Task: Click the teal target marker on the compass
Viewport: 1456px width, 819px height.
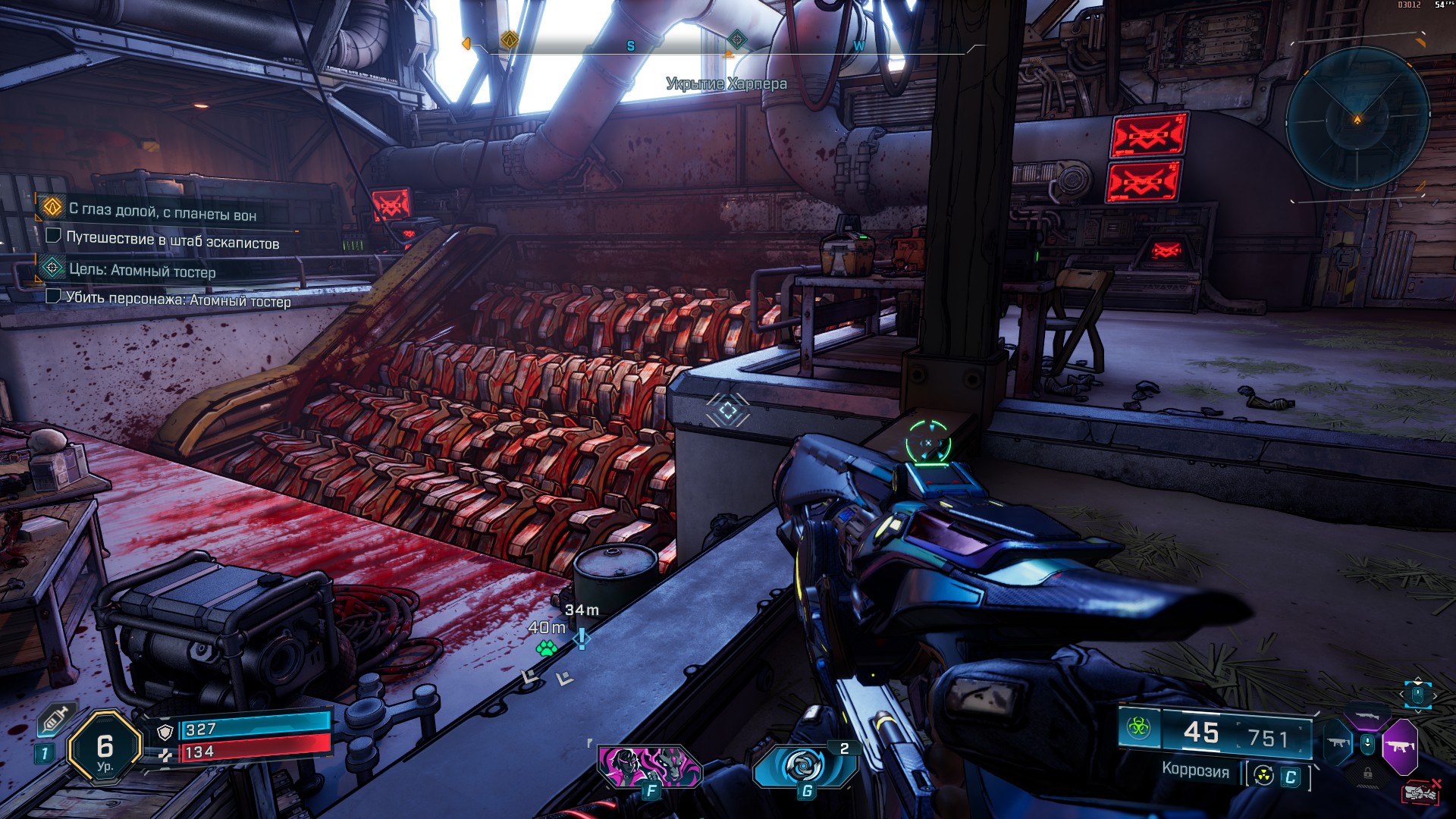Action: pos(736,39)
